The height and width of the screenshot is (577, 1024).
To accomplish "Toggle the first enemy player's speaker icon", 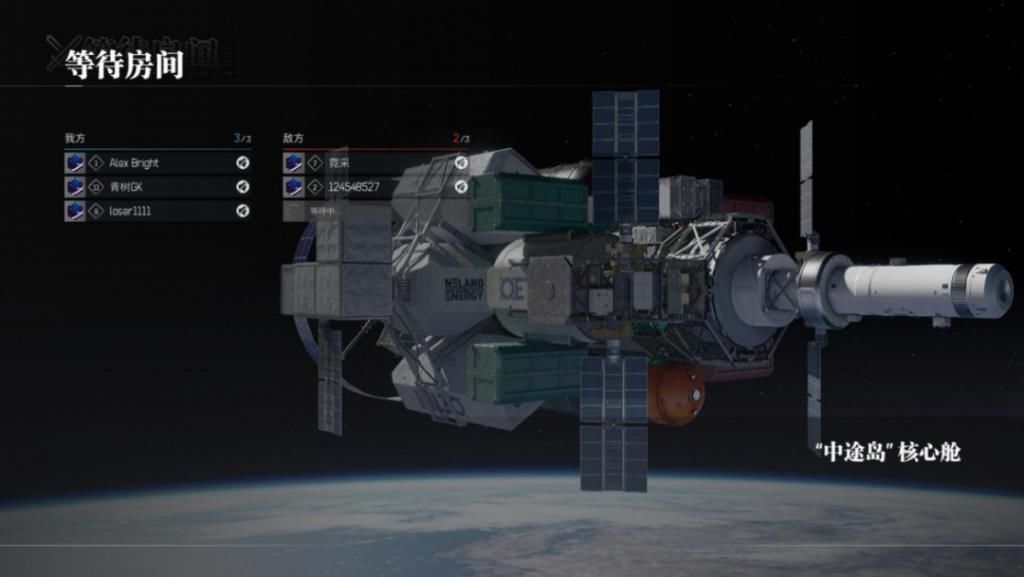I will point(461,163).
